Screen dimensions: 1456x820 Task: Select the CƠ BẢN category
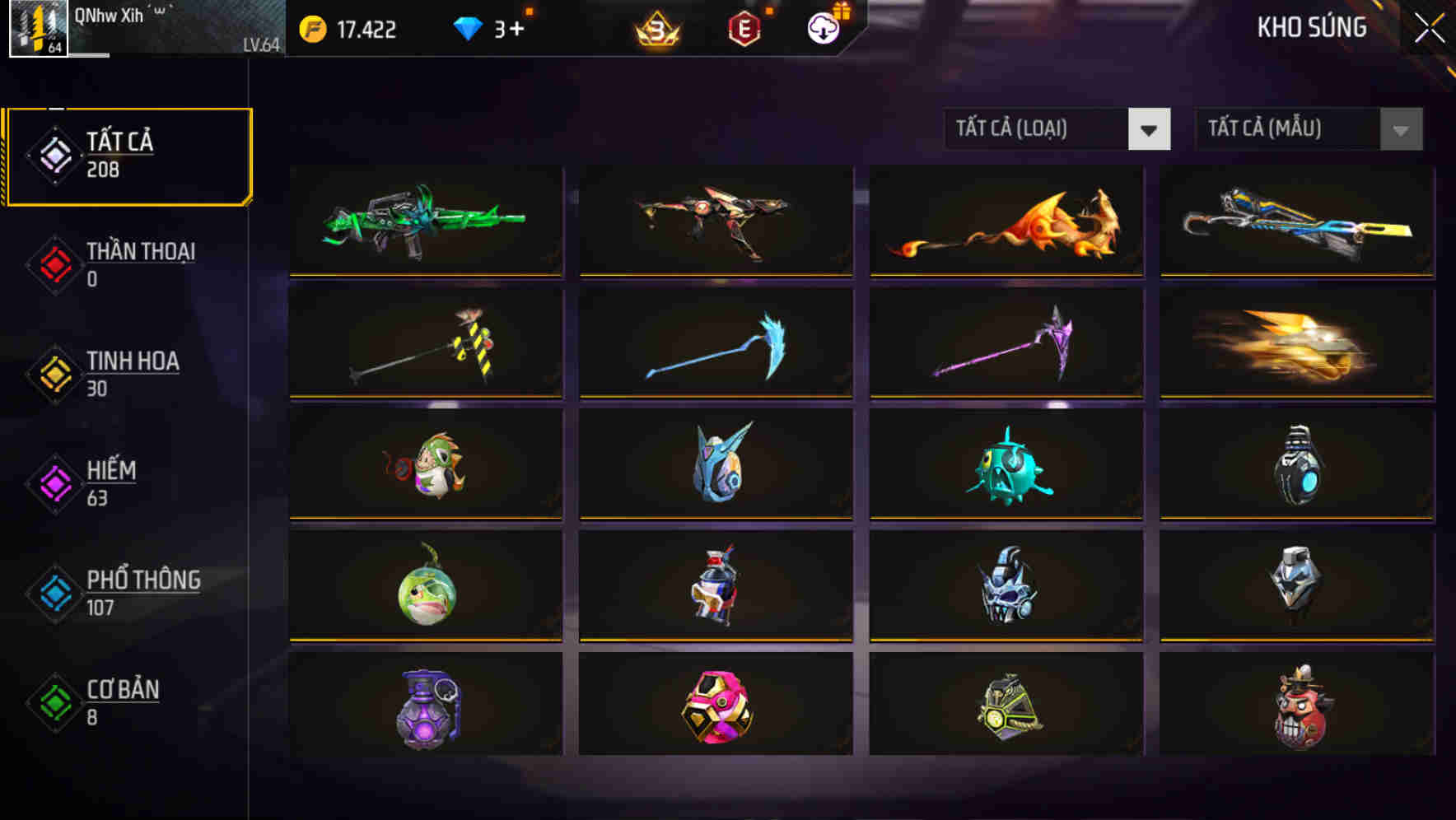coord(54,701)
